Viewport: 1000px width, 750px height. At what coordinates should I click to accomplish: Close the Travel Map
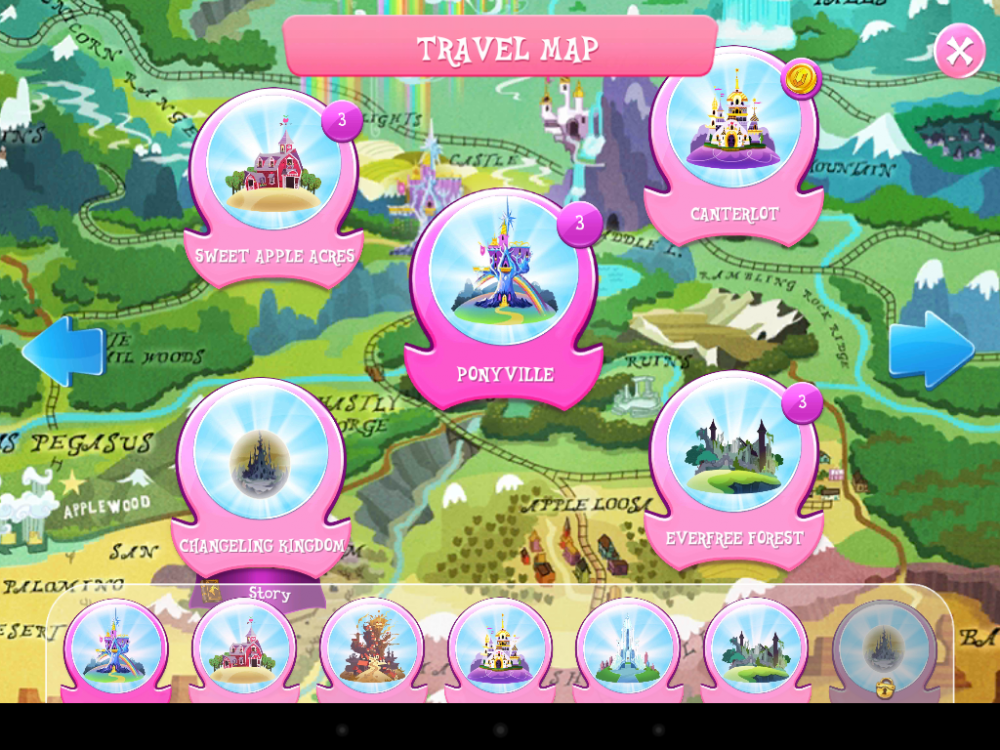point(959,51)
